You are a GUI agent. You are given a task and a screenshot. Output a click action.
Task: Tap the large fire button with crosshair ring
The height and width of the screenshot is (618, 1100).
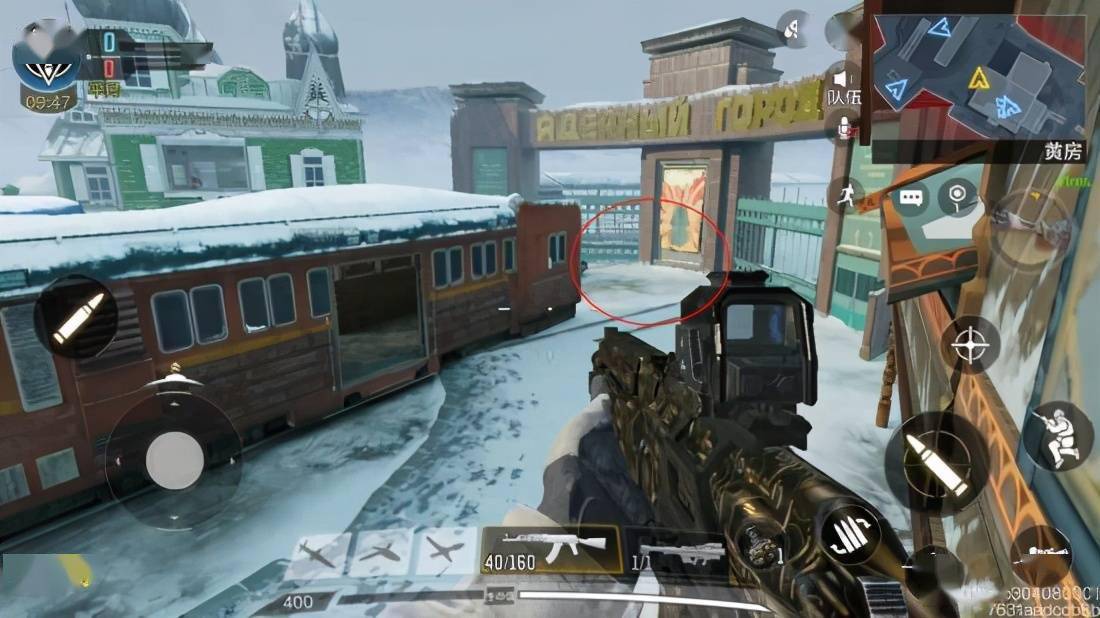point(937,461)
